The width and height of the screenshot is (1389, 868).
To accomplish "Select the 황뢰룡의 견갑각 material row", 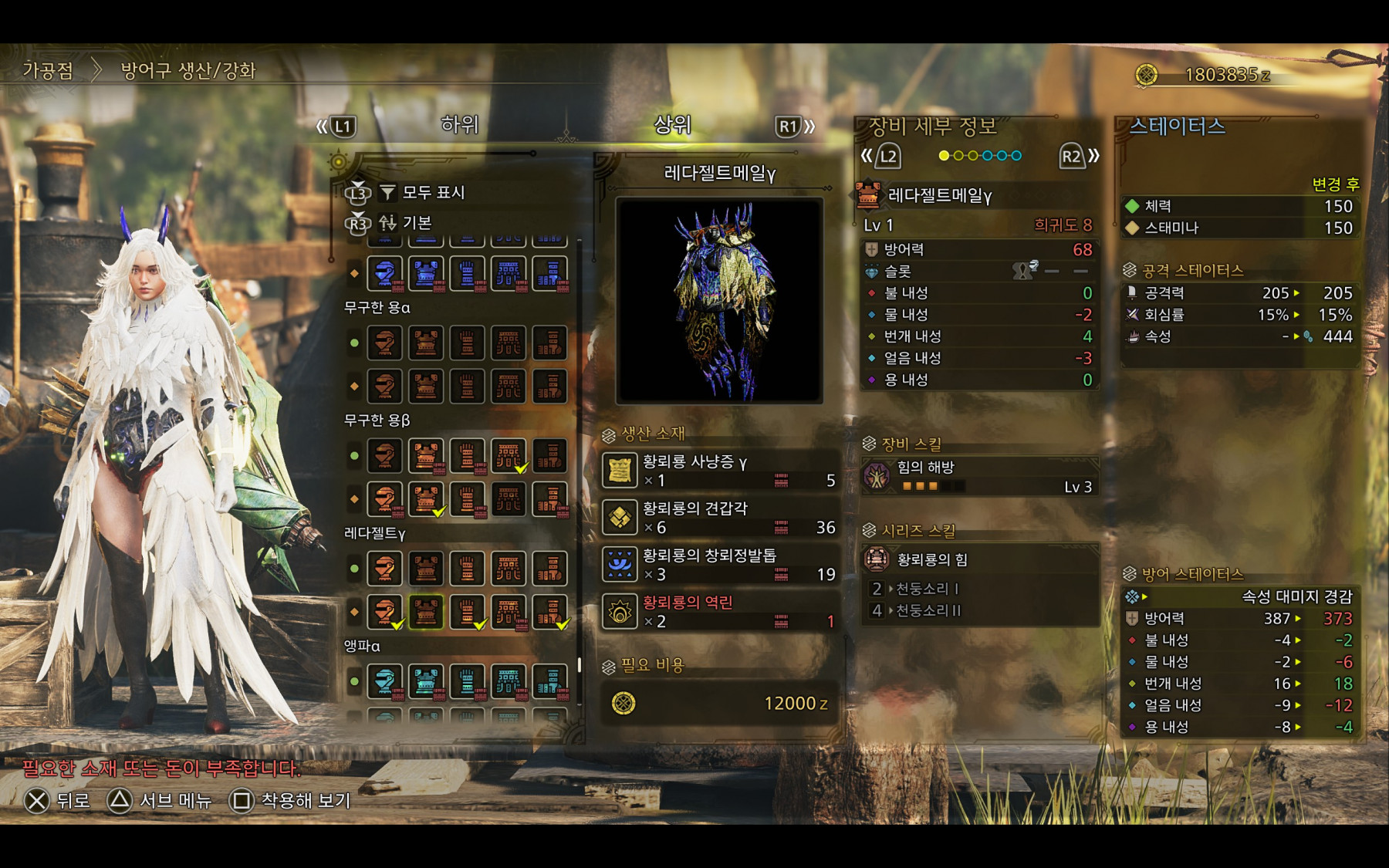I will [x=720, y=518].
